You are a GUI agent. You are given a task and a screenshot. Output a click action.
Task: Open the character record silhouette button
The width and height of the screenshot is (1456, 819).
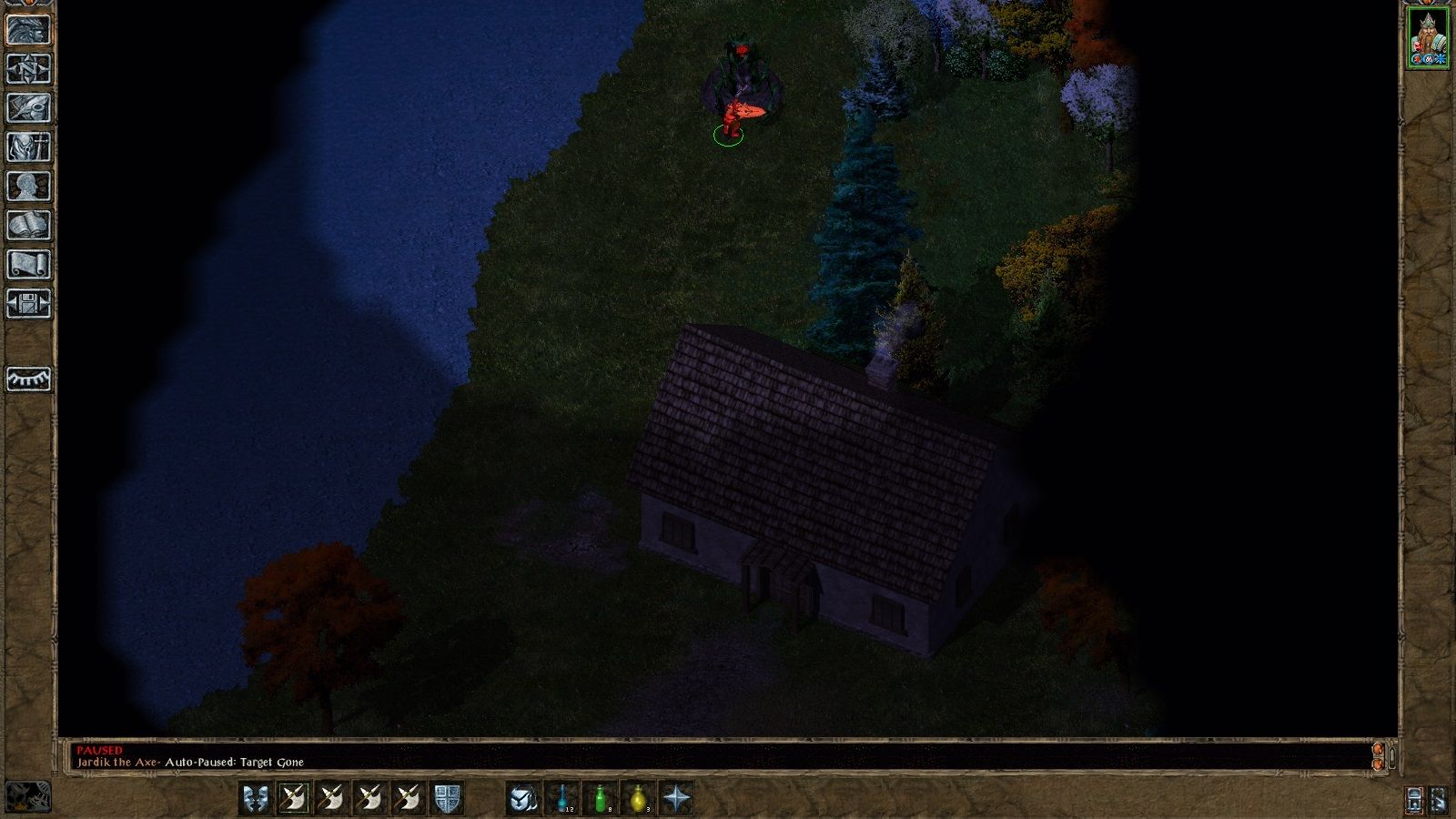pyautogui.click(x=28, y=187)
